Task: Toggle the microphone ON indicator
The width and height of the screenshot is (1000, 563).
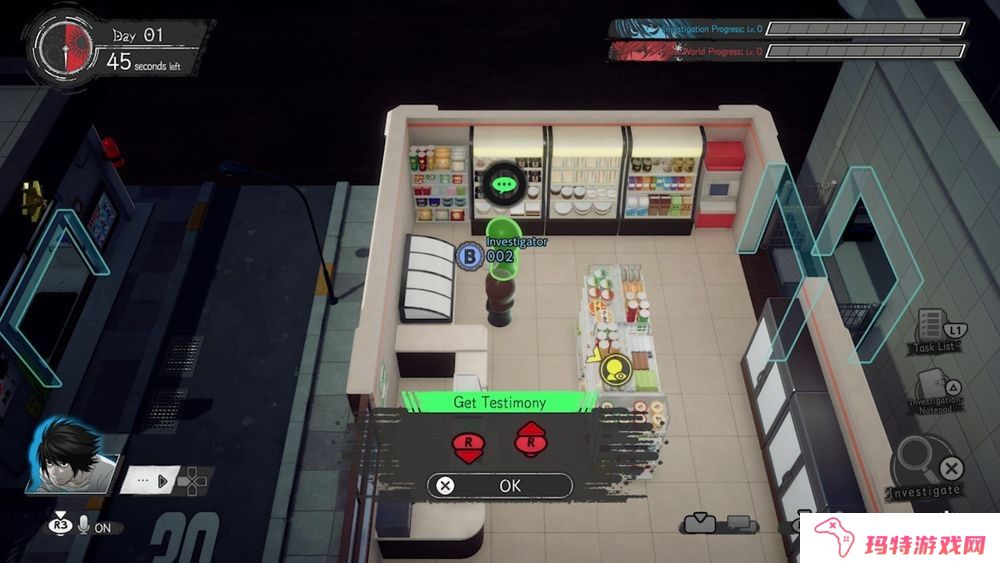Action: tap(96, 527)
